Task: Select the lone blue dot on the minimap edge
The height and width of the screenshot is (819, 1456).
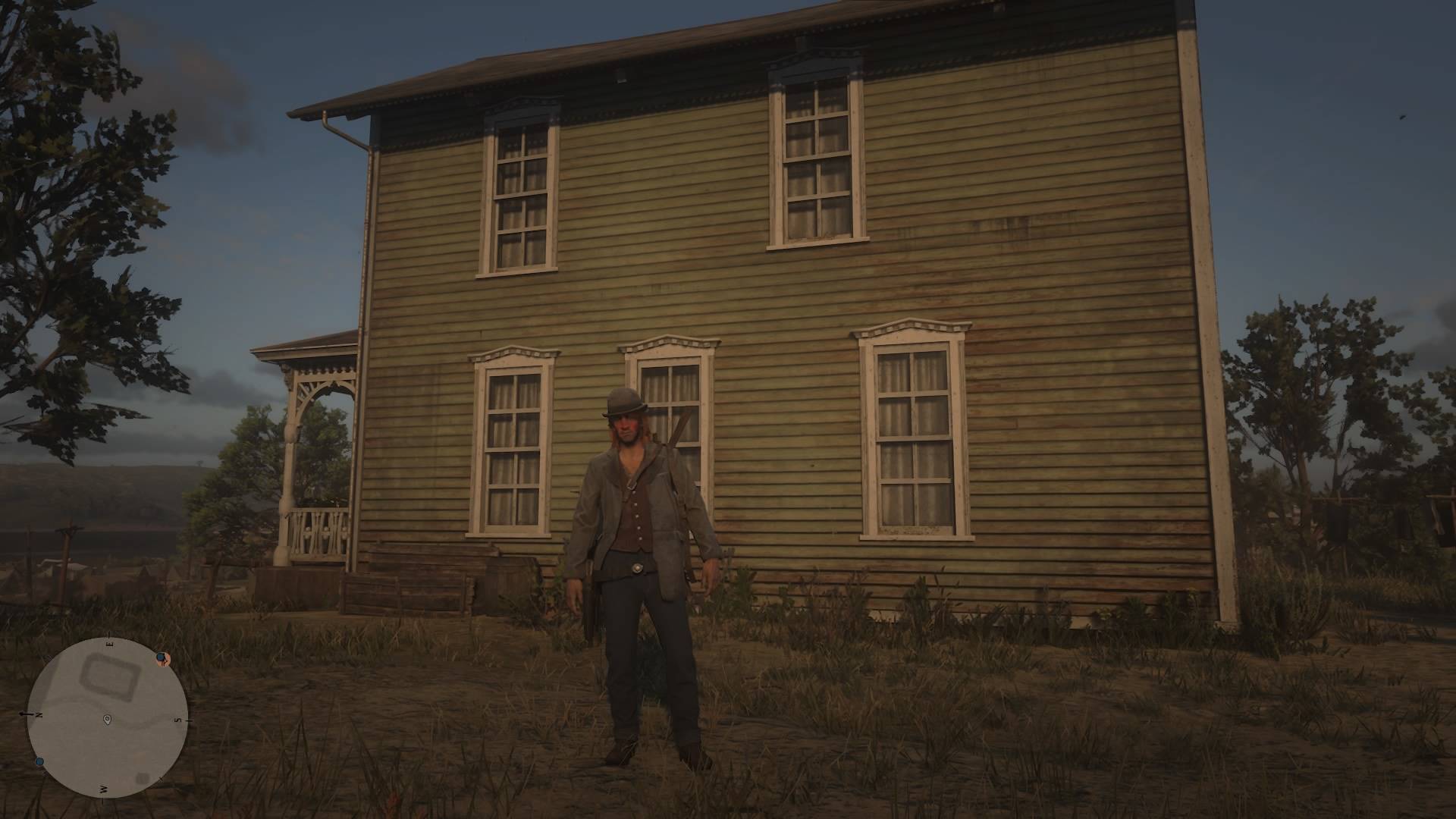Action: (39, 761)
